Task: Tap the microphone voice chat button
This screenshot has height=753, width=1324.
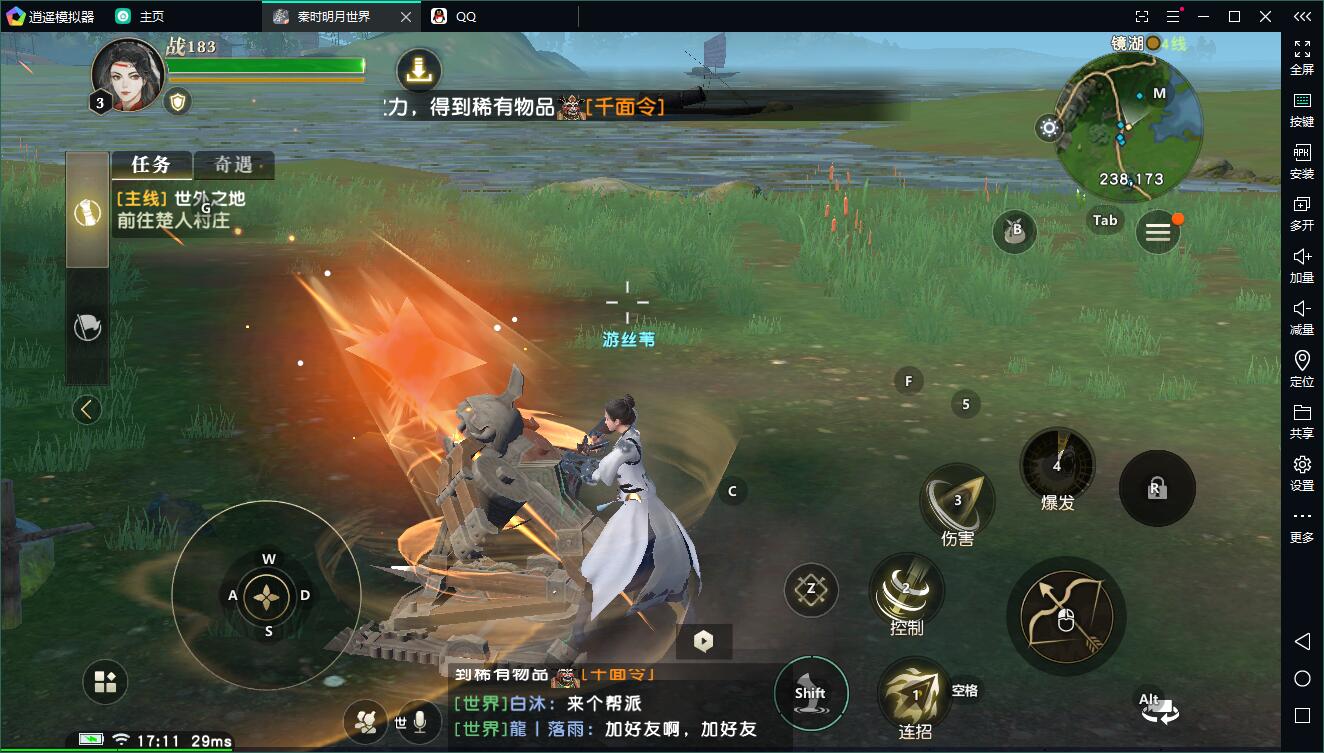Action: 421,721
